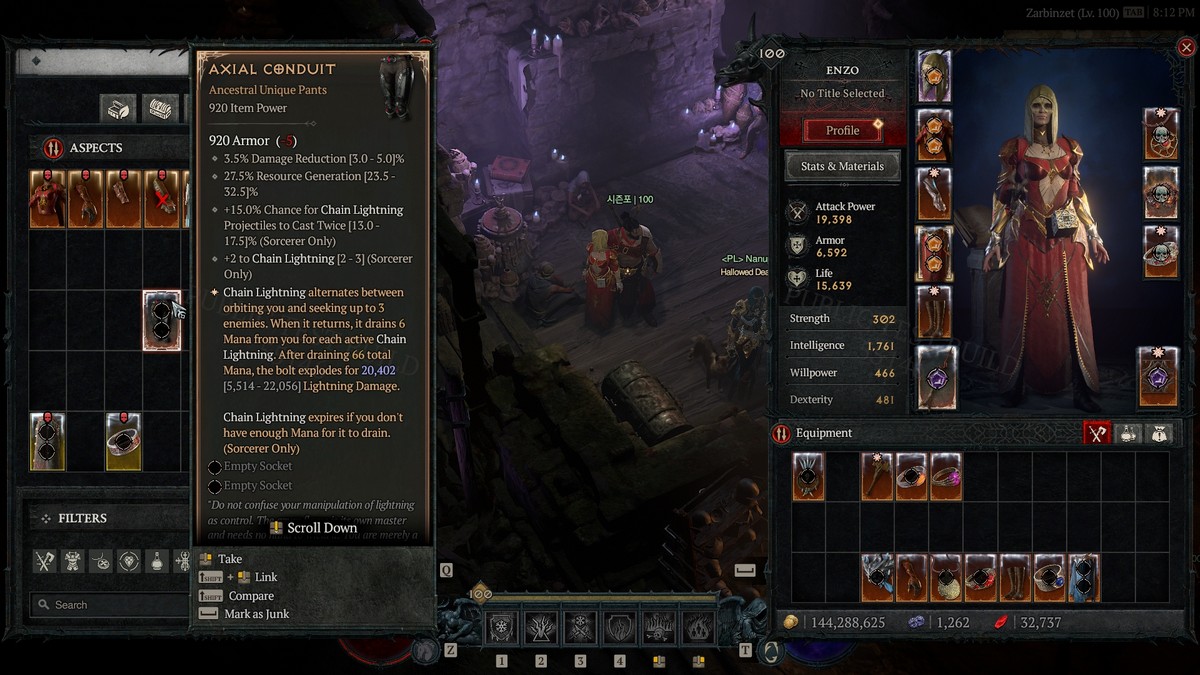The height and width of the screenshot is (675, 1200).
Task: Open the first stash chest tab
Action: pos(119,108)
